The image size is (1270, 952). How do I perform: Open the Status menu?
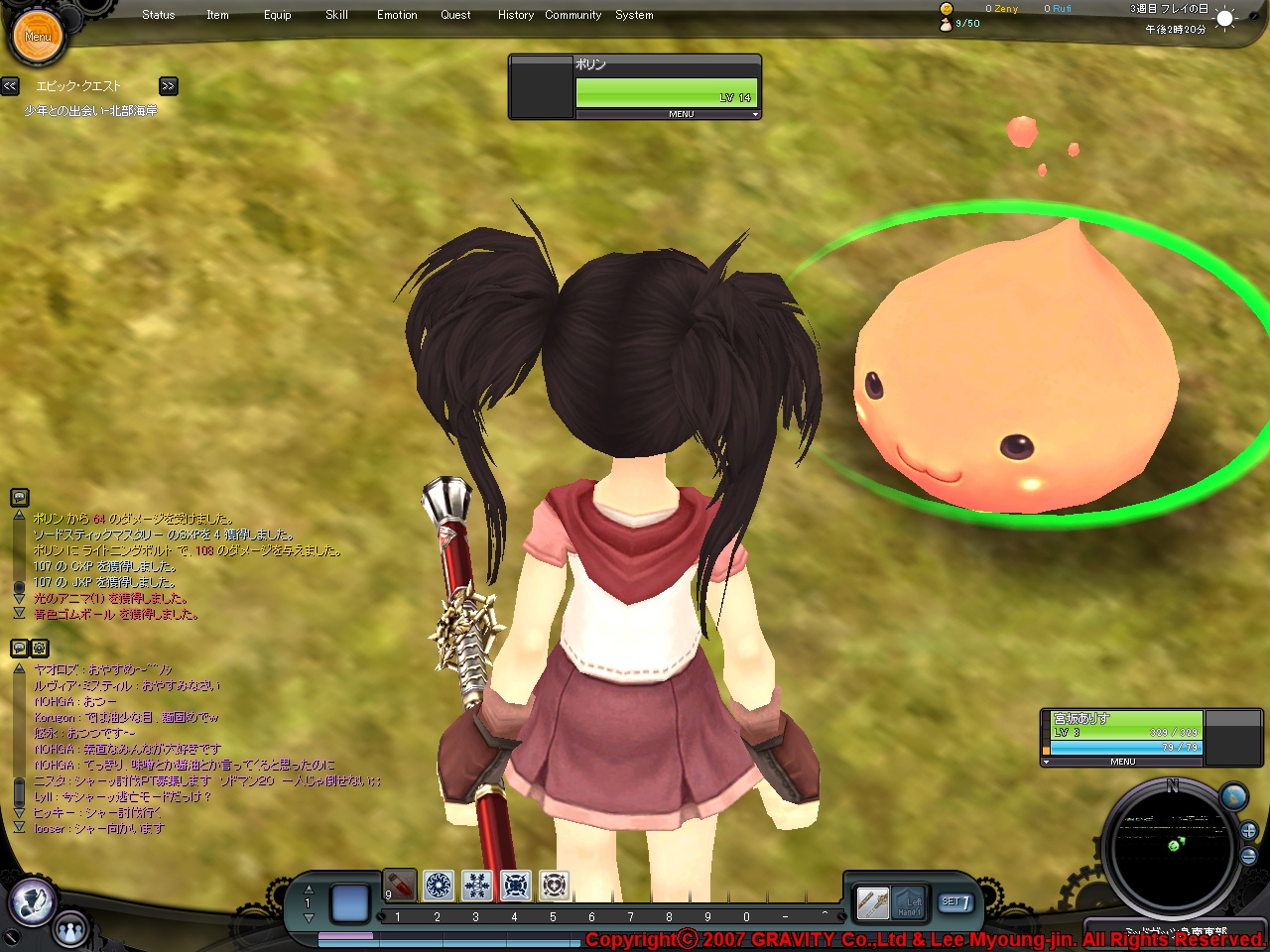coord(159,15)
